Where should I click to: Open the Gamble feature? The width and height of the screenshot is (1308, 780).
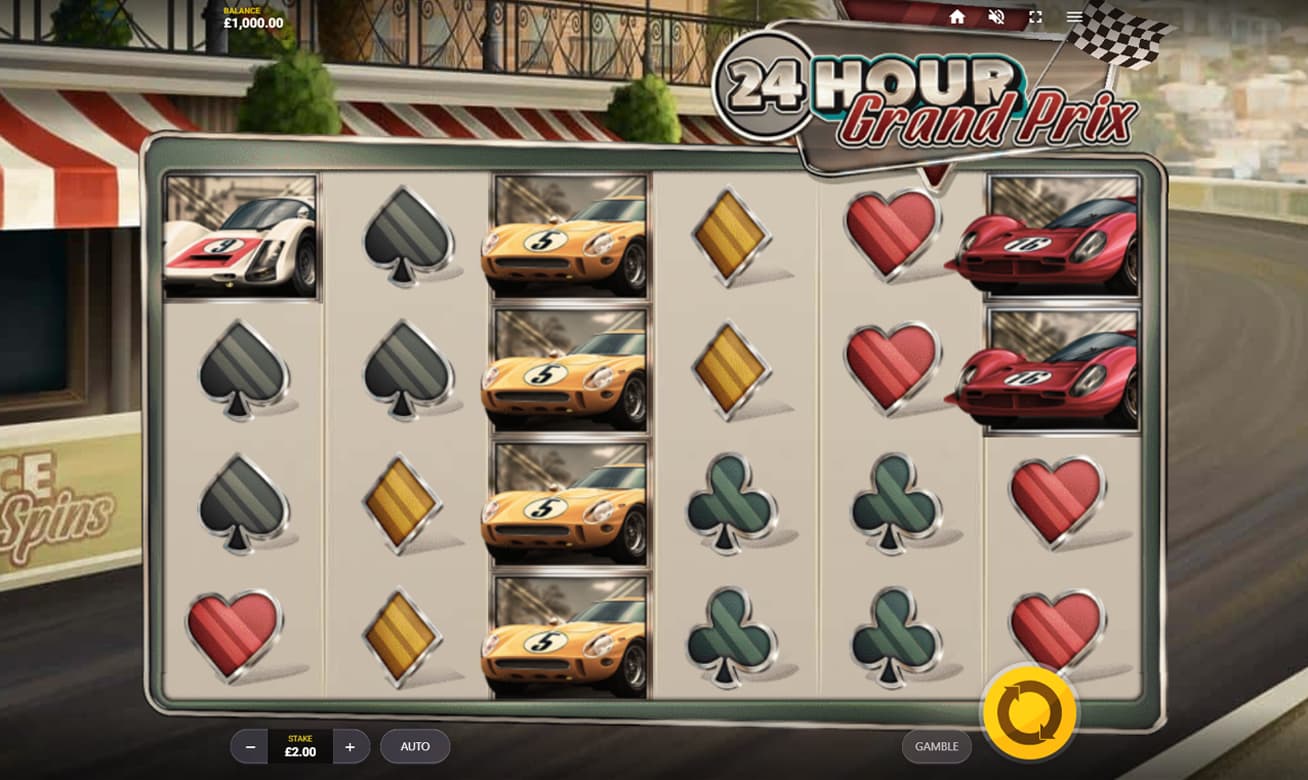coord(936,746)
